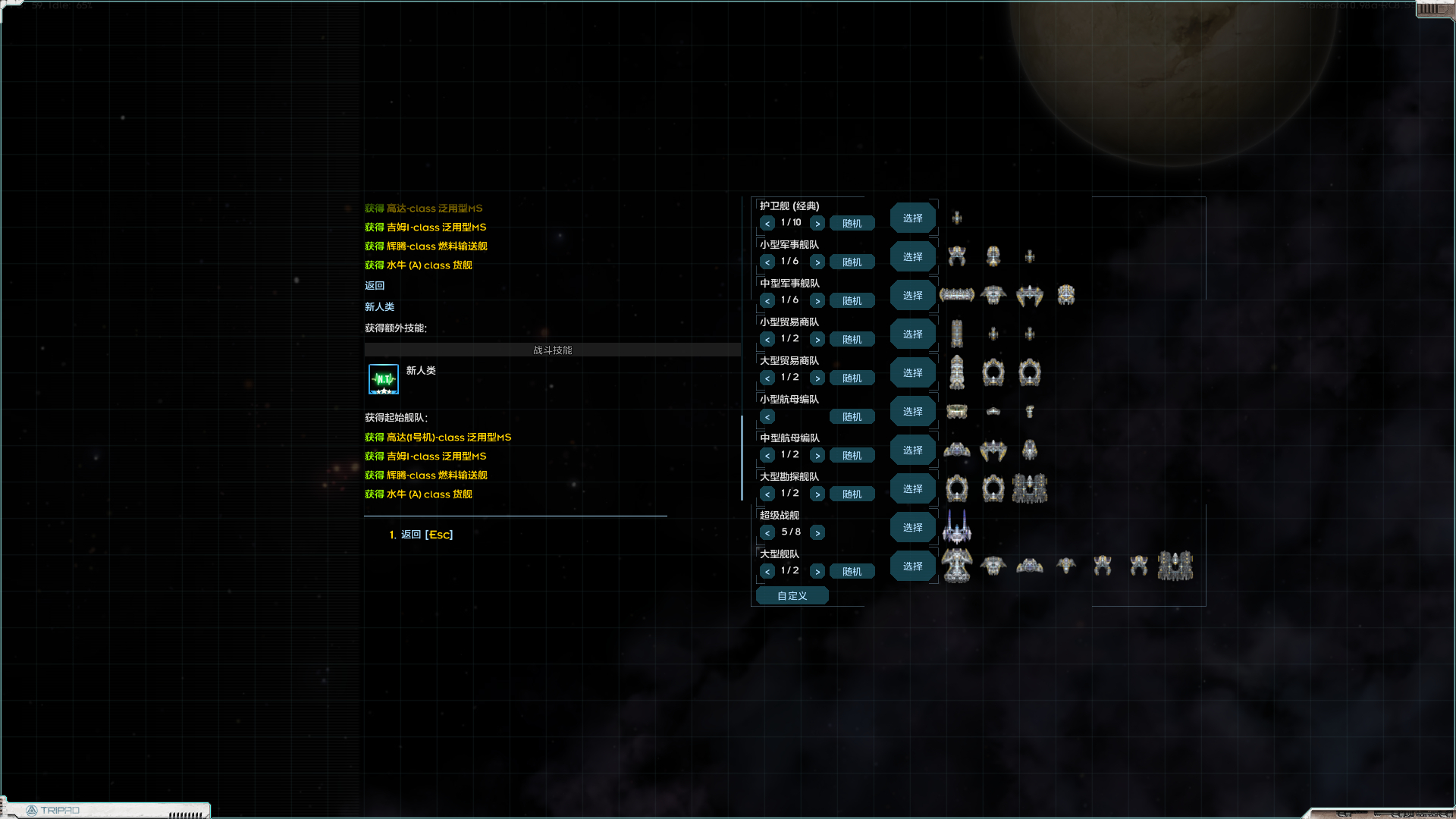Select the frigate sprite beside 护卫舰 (经典)
Image resolution: width=1456 pixels, height=819 pixels.
coord(957,218)
